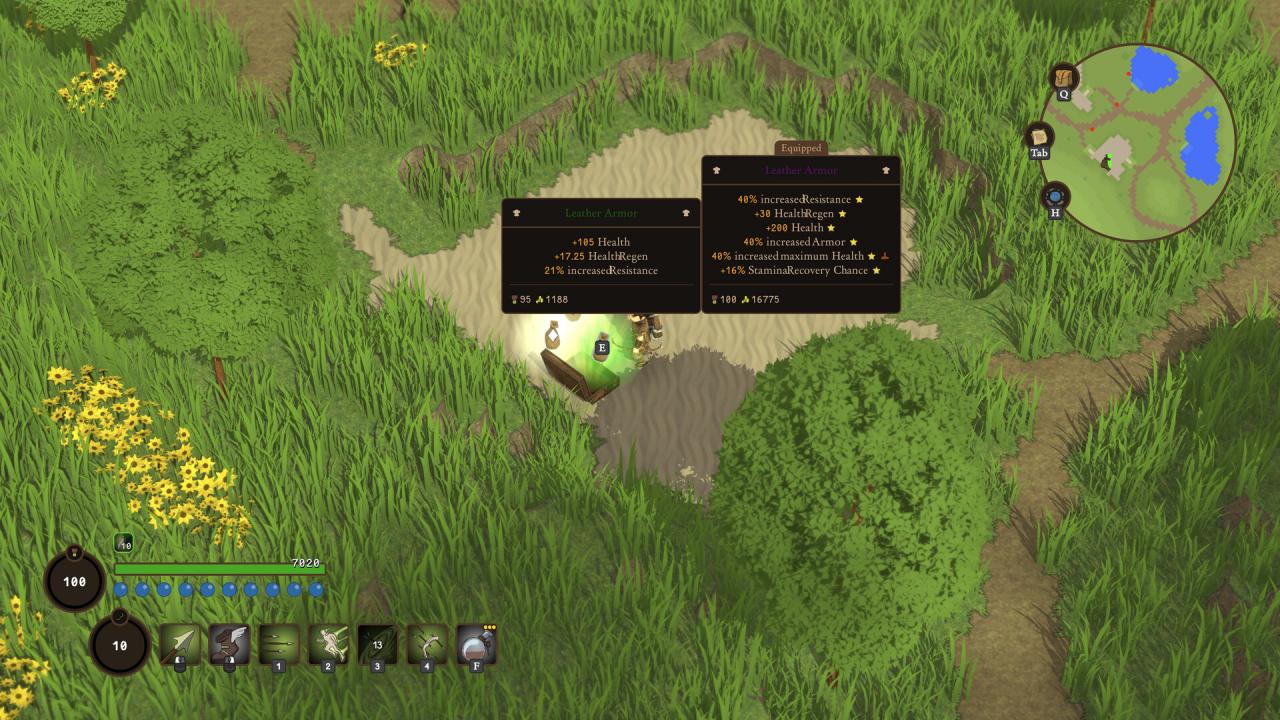Use the triple arrow volley skill
This screenshot has height=720, width=1280.
tap(278, 644)
